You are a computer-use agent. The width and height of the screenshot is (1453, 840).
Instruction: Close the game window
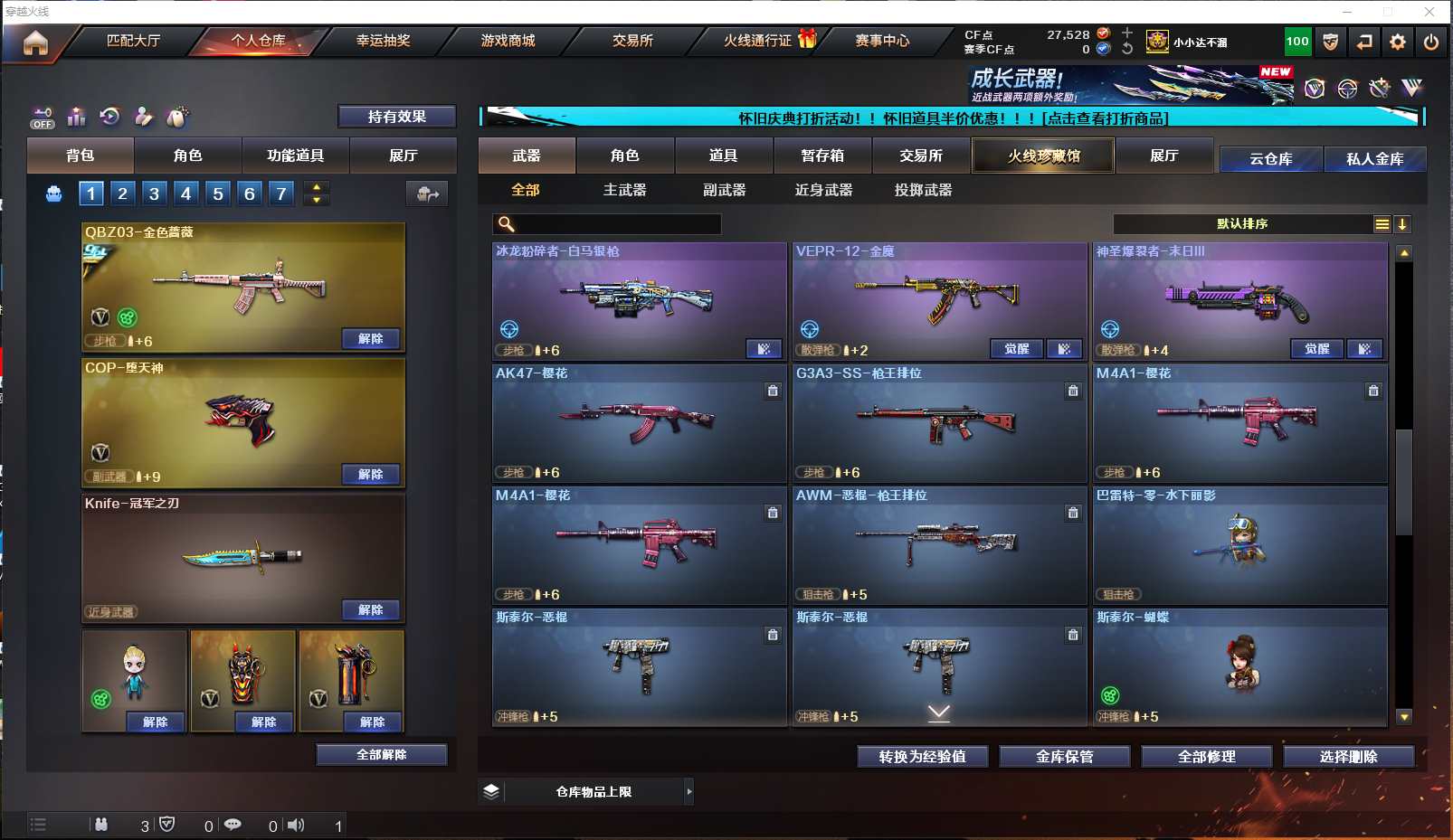[1429, 12]
